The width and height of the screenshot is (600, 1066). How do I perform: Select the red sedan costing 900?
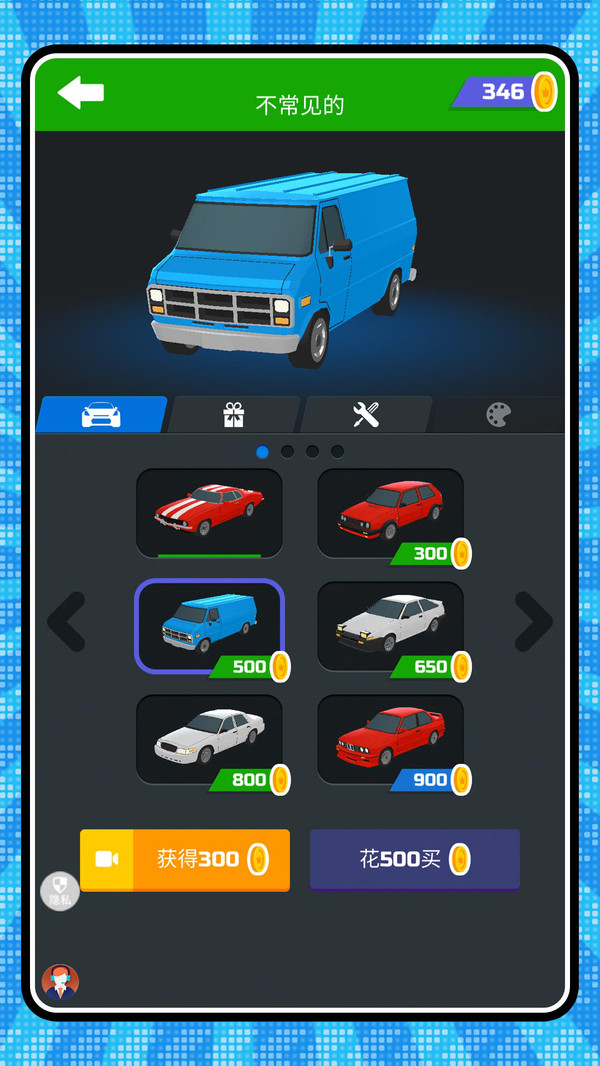tap(390, 739)
